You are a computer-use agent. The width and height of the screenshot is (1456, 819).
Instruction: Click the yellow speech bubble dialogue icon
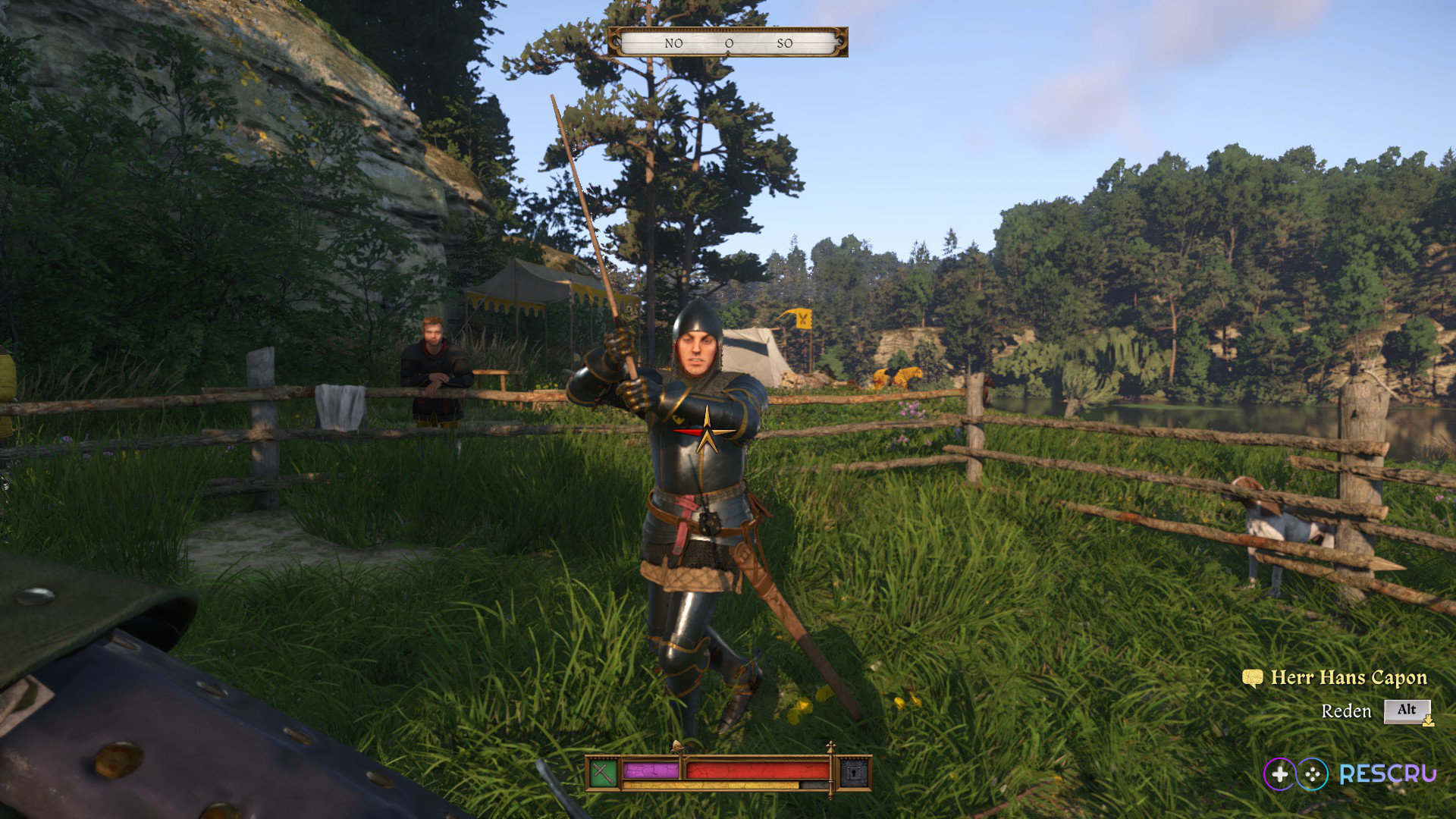pos(1252,677)
